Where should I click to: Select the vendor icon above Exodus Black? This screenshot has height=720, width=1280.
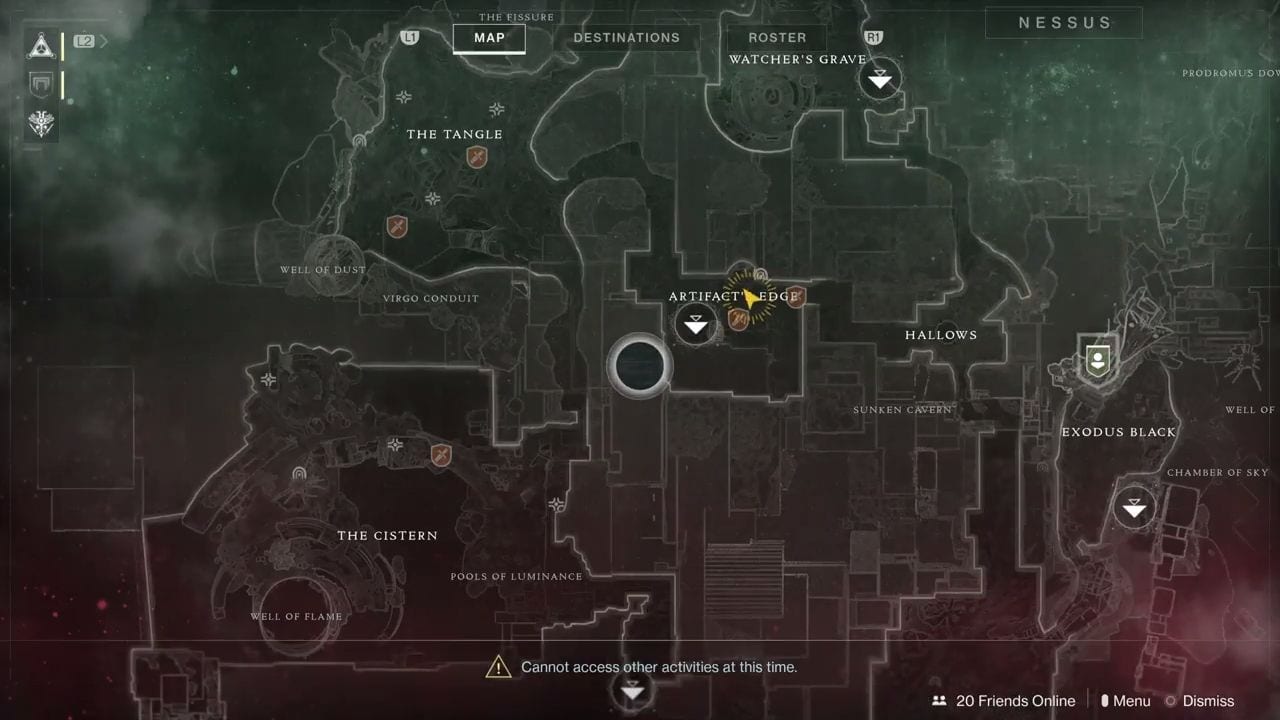tap(1098, 357)
